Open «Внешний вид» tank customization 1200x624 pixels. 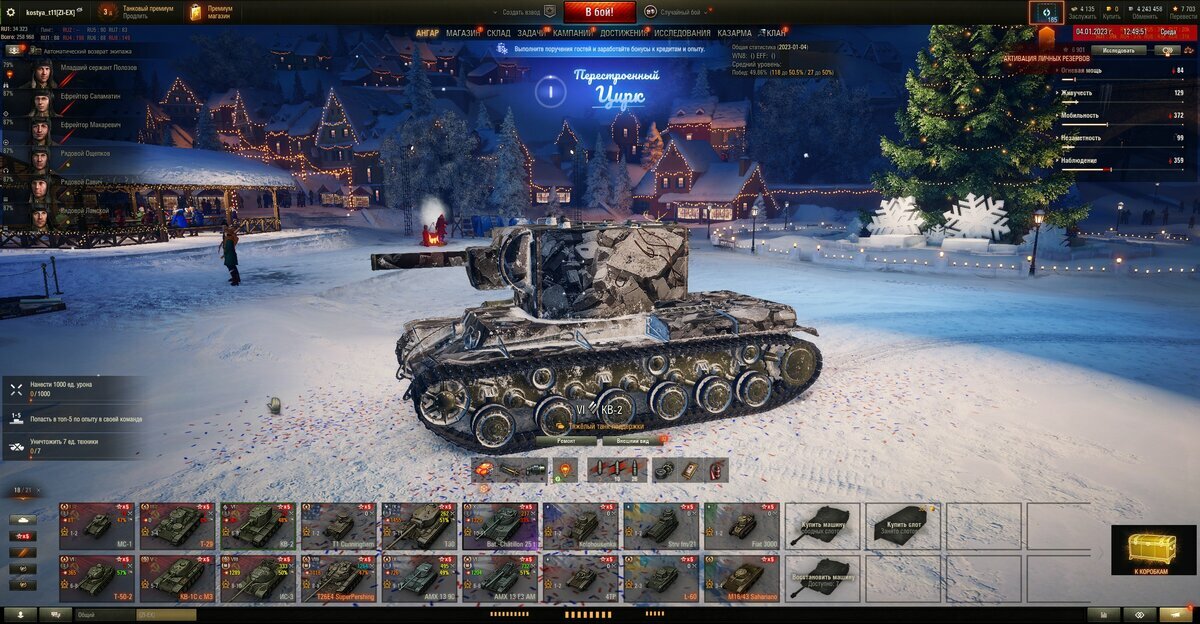coord(630,440)
